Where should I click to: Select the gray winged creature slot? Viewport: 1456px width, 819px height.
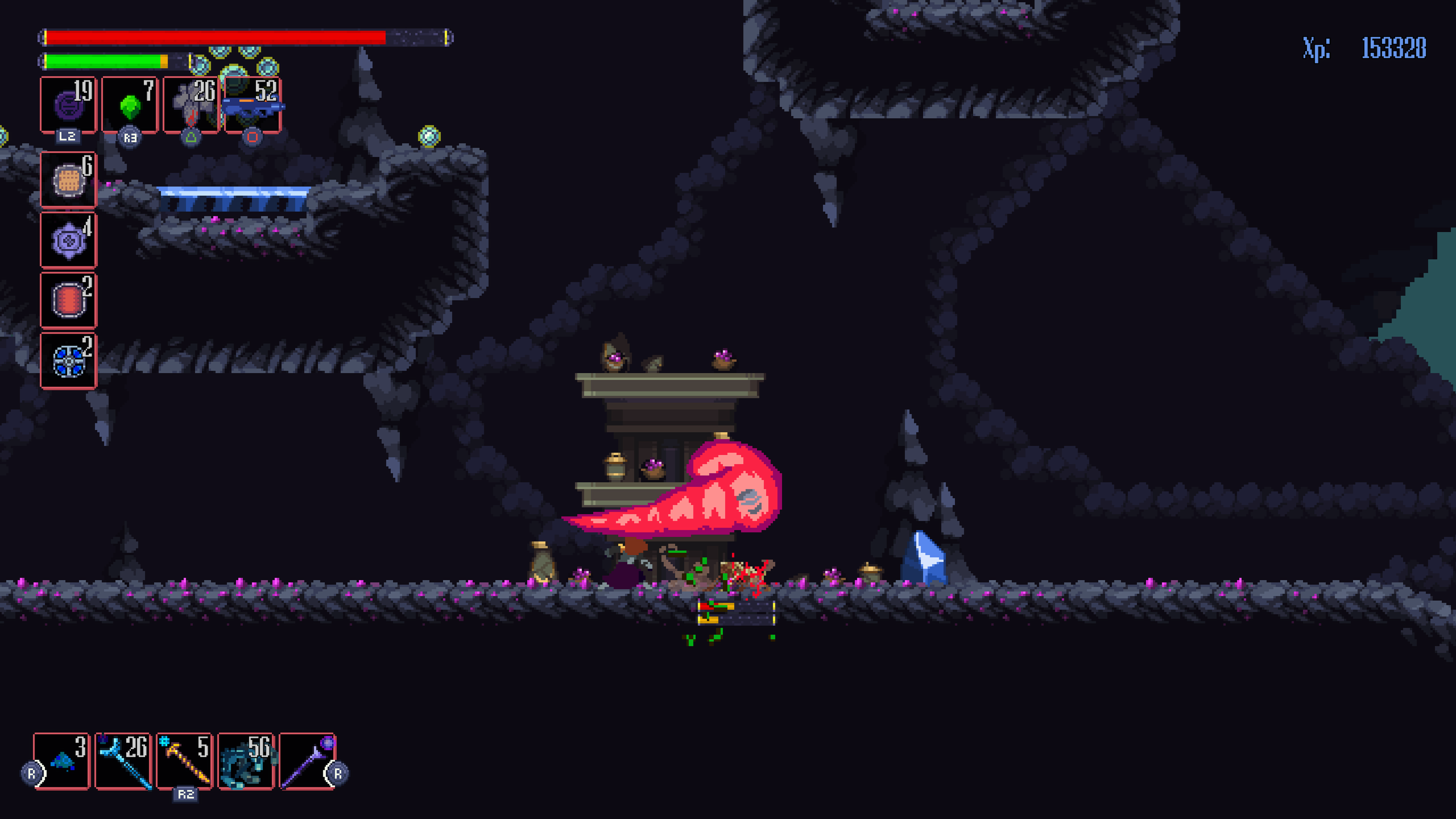191,105
